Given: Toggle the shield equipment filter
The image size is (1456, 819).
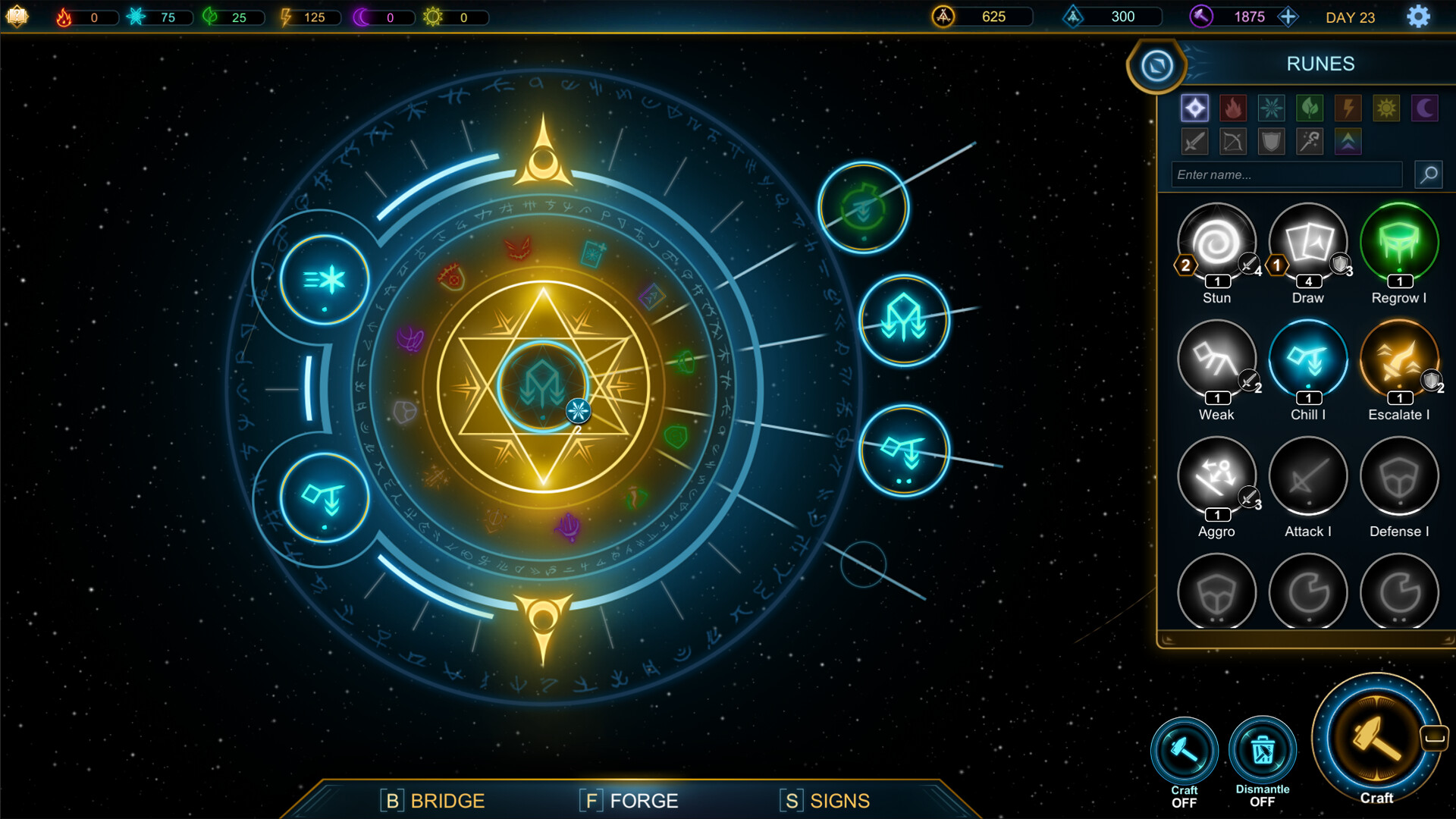Looking at the screenshot, I should pos(1271,140).
